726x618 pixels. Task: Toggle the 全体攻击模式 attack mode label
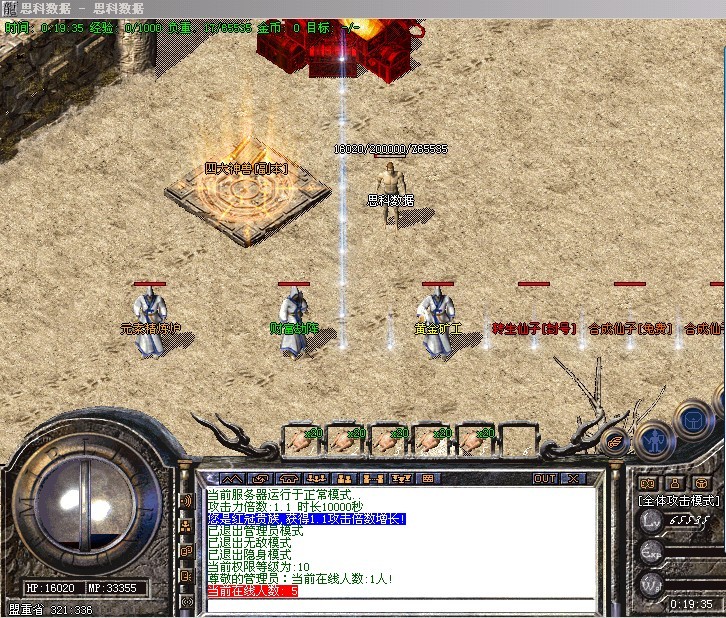[x=679, y=499]
